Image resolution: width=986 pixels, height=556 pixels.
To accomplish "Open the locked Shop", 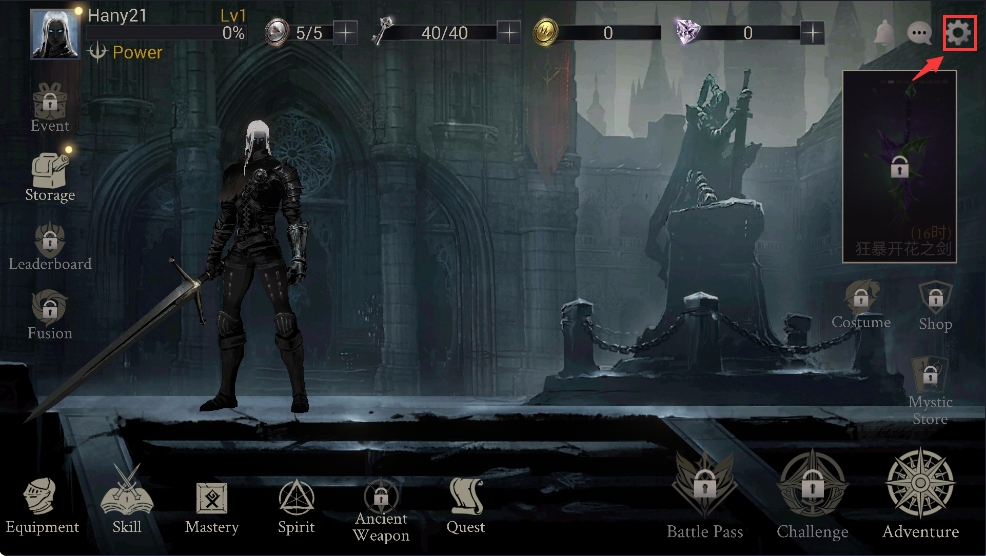I will tap(935, 303).
